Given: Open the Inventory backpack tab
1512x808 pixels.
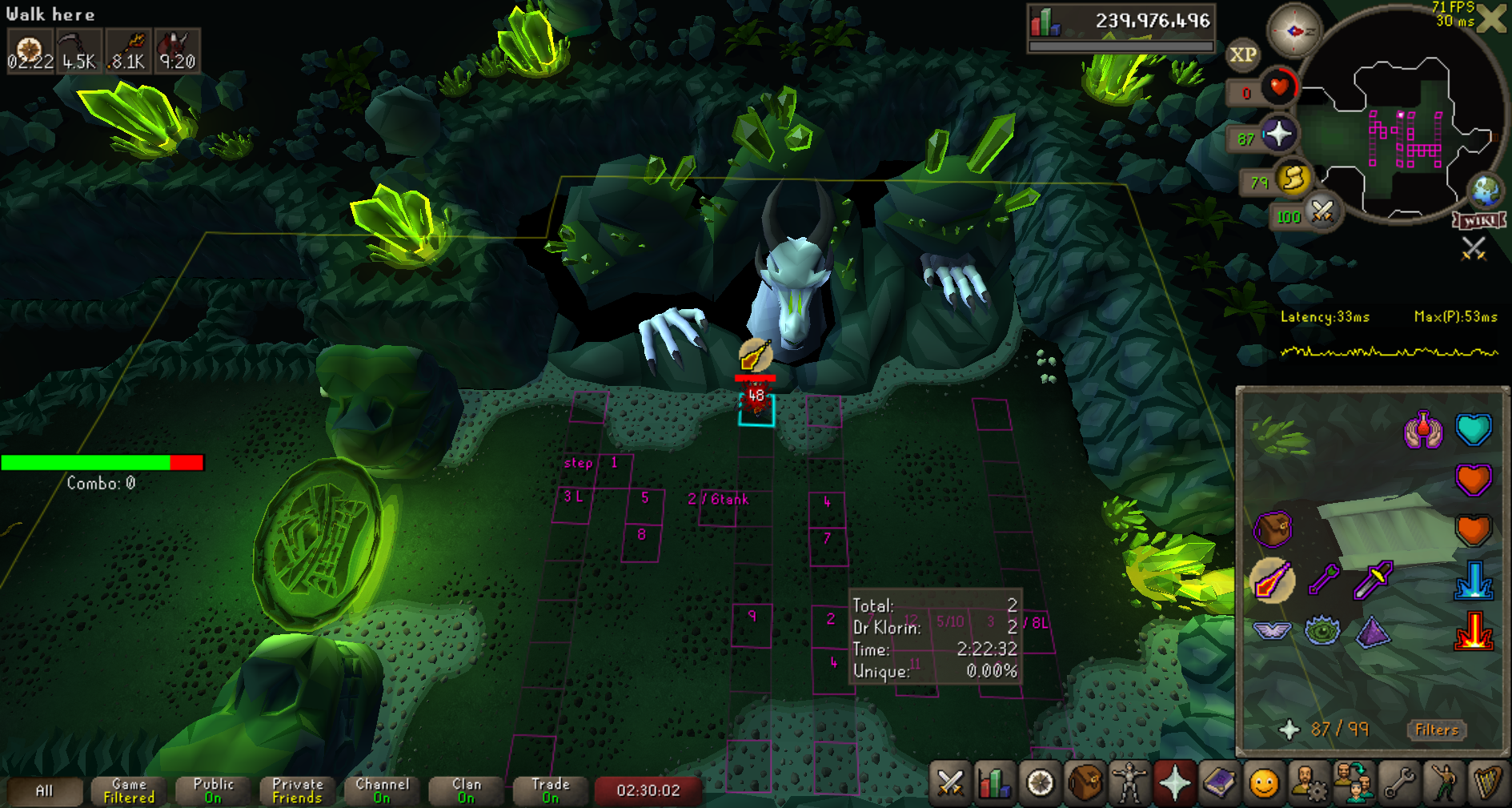Looking at the screenshot, I should (x=1085, y=782).
